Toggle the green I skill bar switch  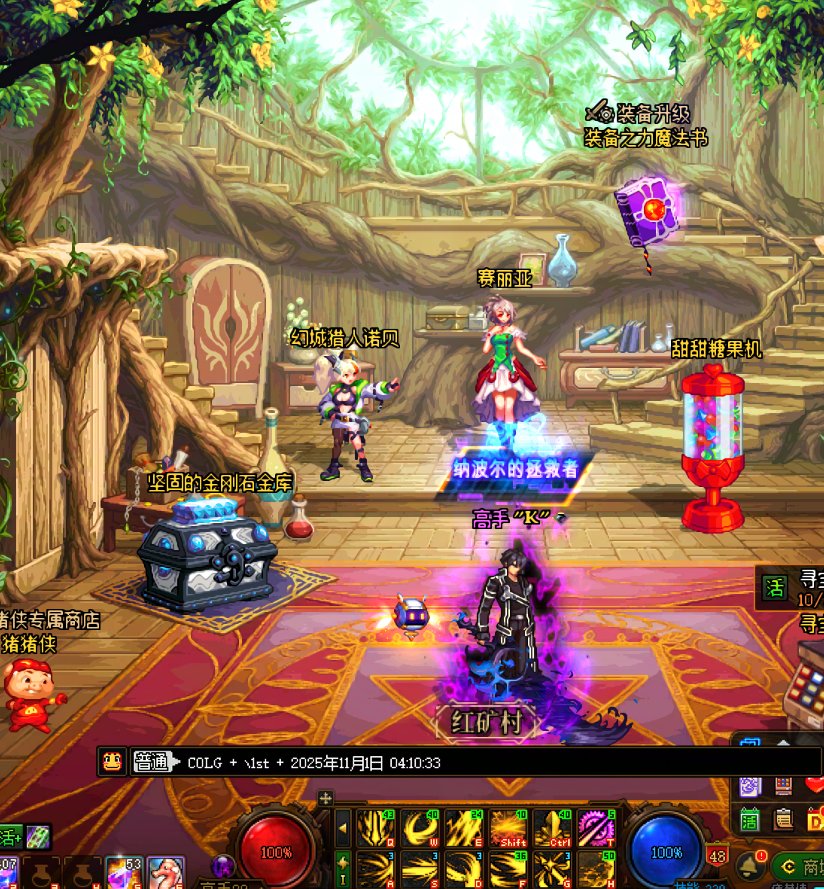(343, 865)
